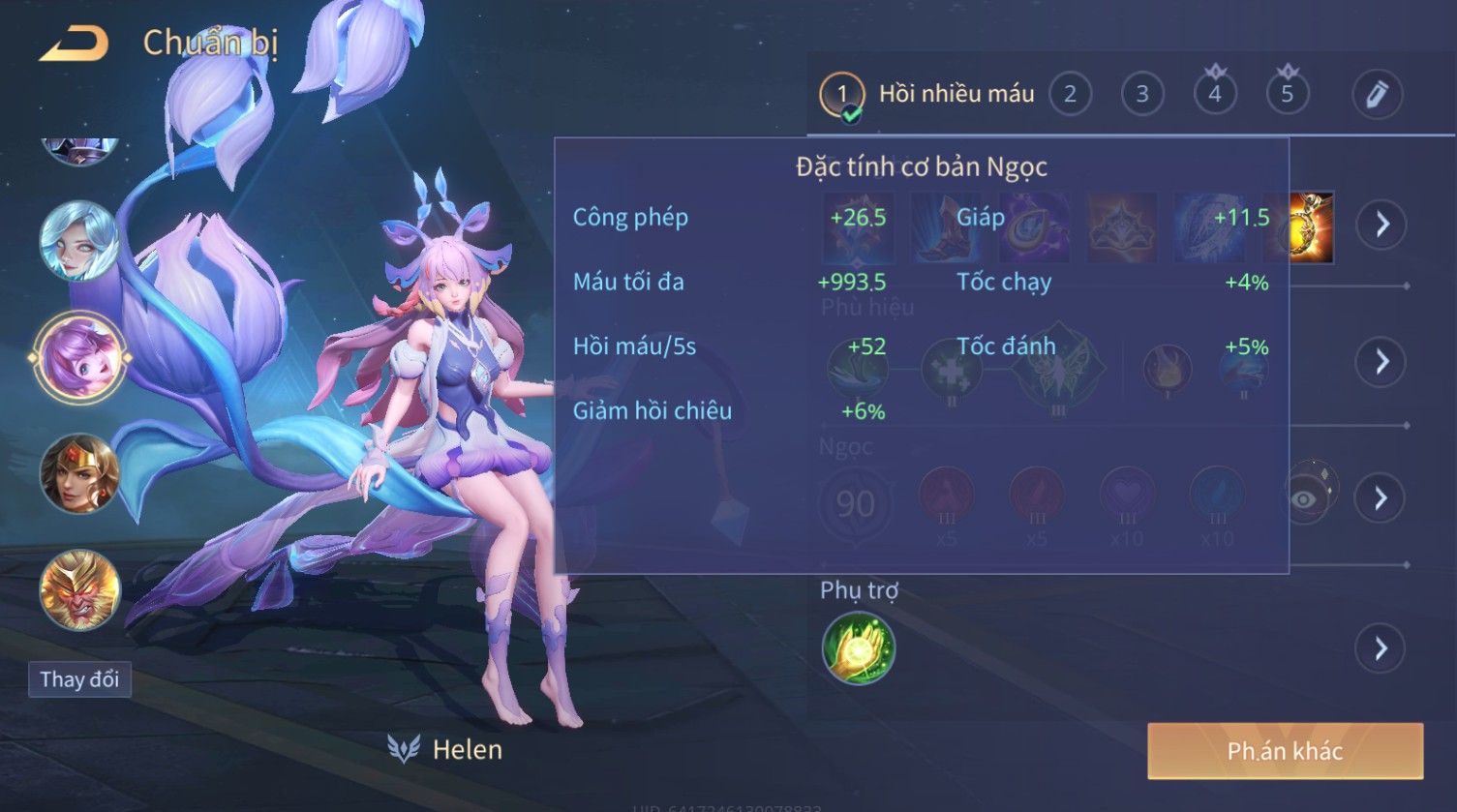Open the equipment build arrow
1457x812 pixels.
(x=1381, y=225)
